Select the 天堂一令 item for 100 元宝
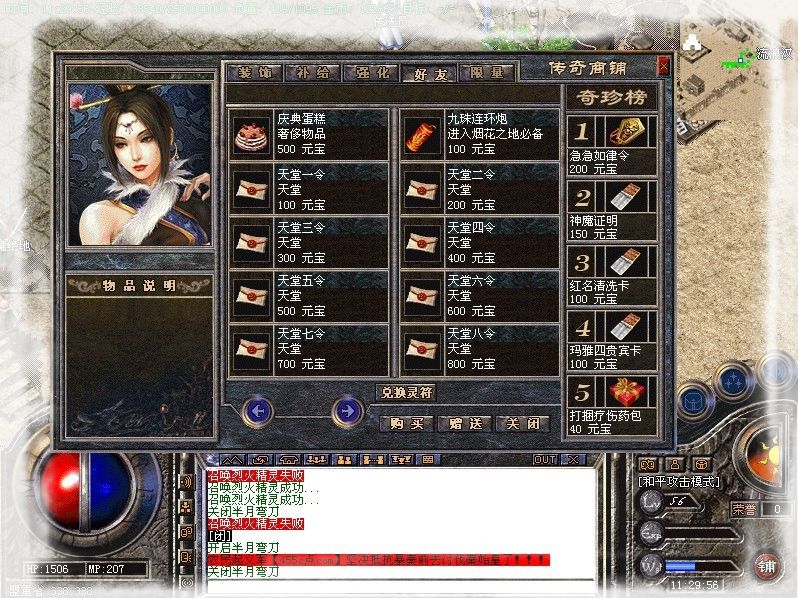Screen dimensions: 798x598 pos(308,187)
